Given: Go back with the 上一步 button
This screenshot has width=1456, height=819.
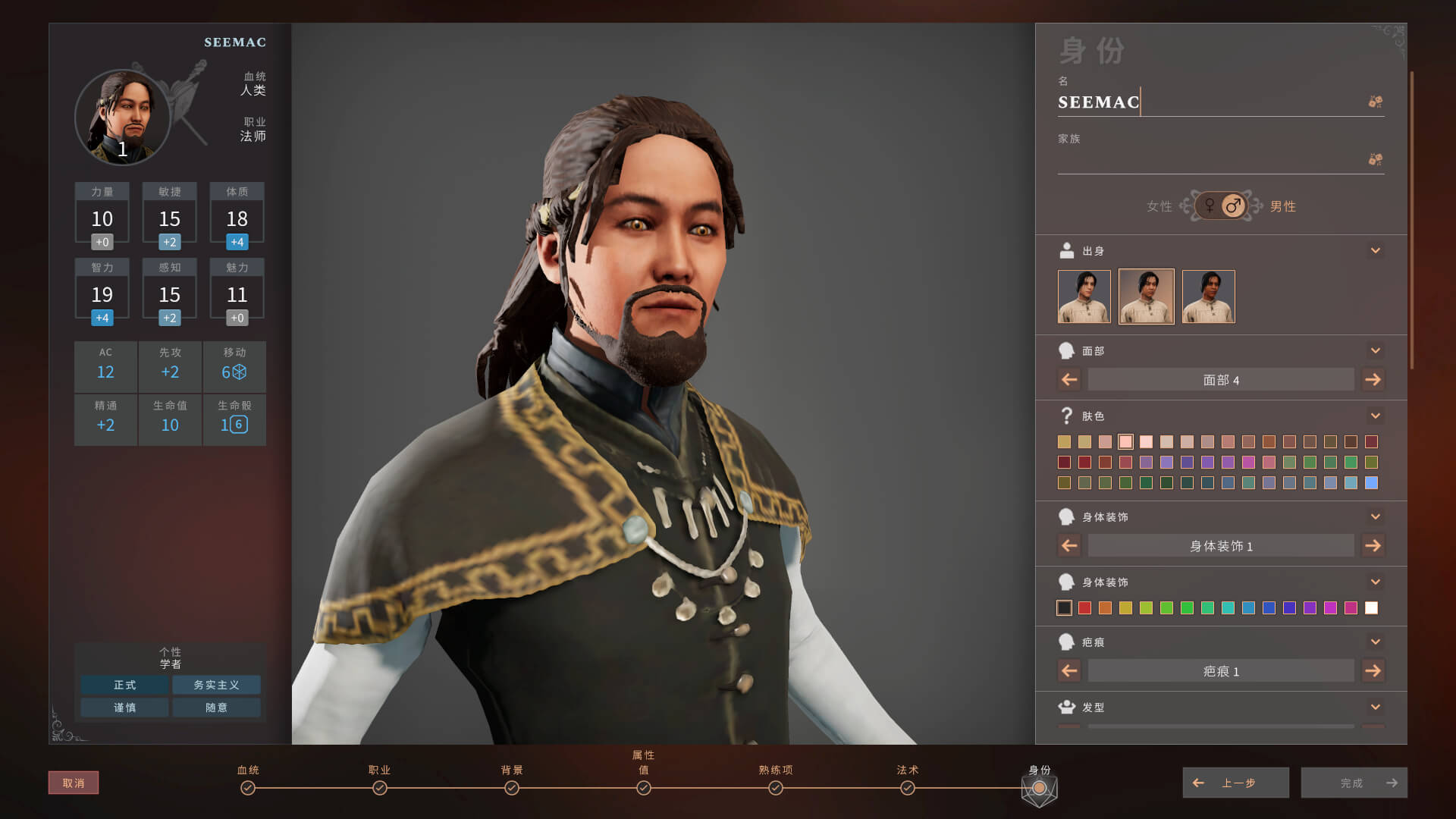Looking at the screenshot, I should point(1235,783).
